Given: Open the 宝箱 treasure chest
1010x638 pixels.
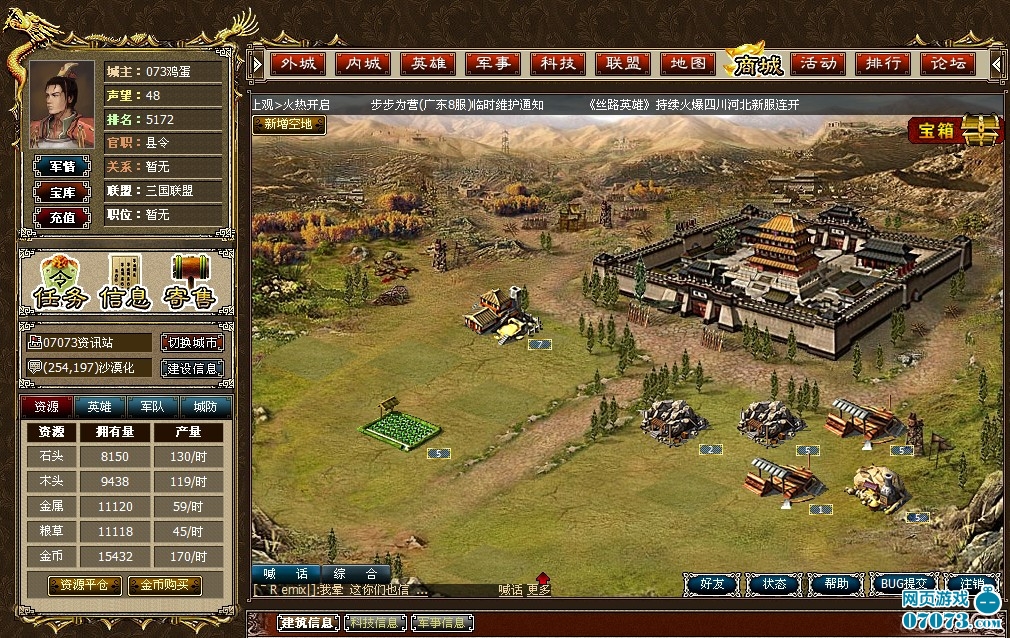Looking at the screenshot, I should [953, 131].
